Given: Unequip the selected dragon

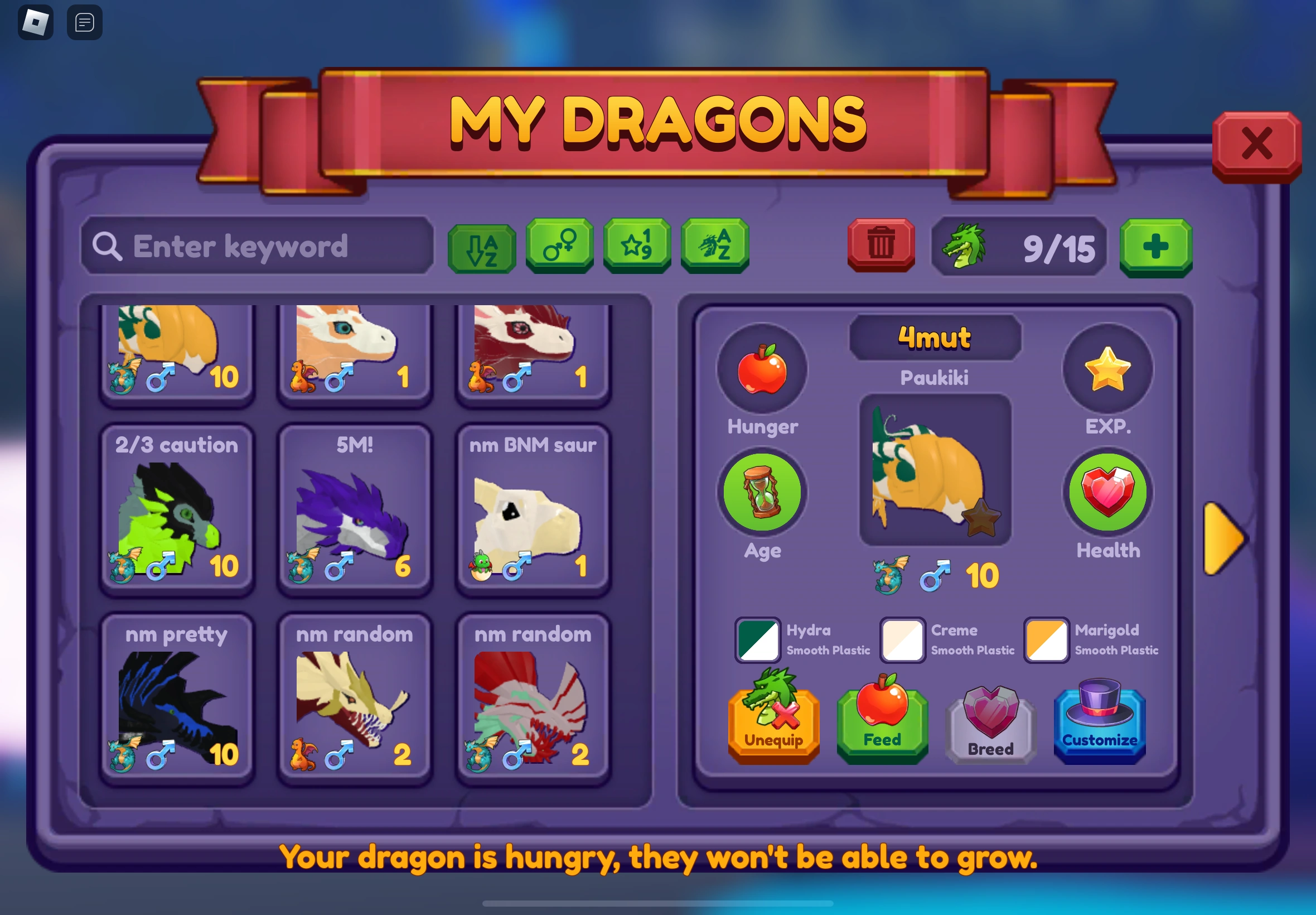Looking at the screenshot, I should pos(773,724).
